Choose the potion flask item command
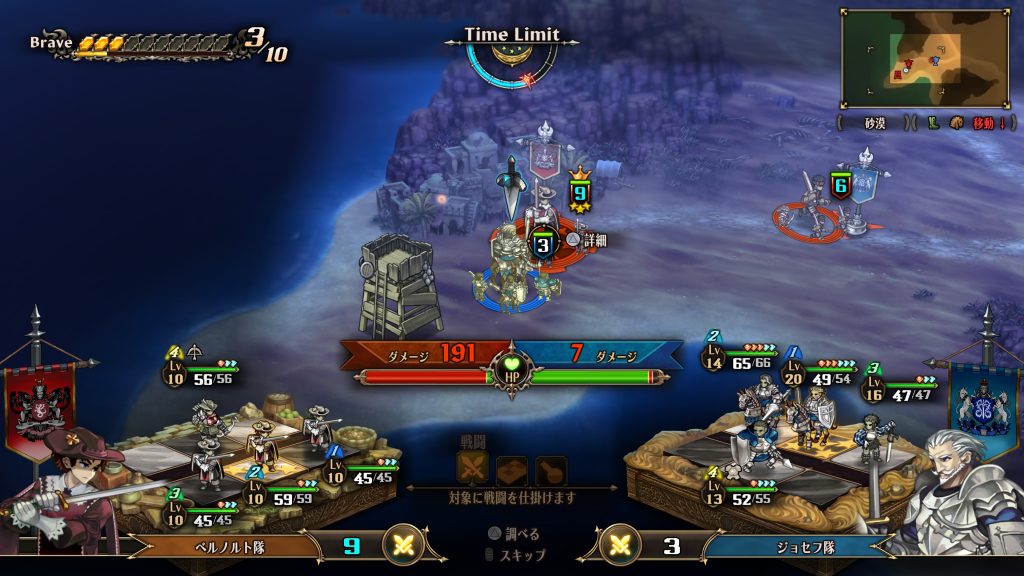The height and width of the screenshot is (576, 1024). point(550,469)
